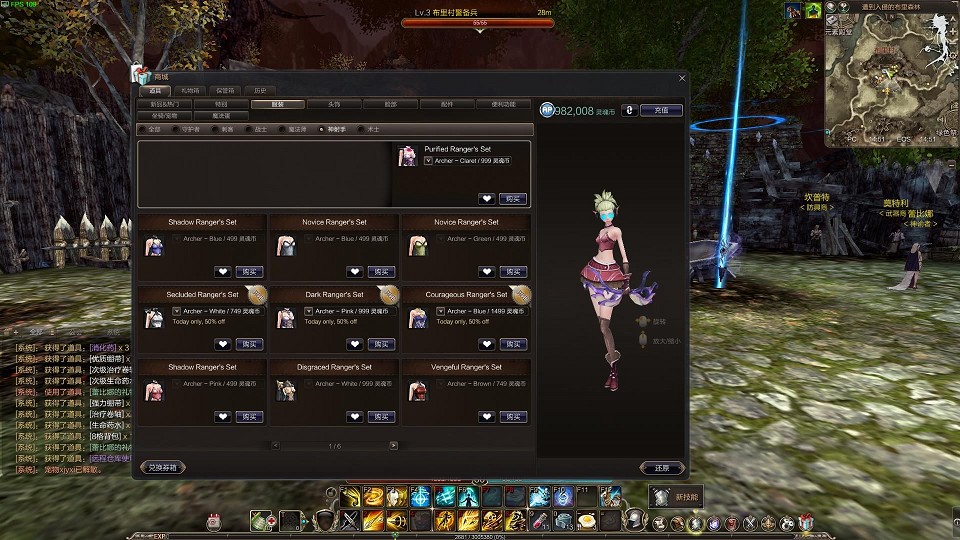Preview the Disgraced Ranger's Set thumbnail
The image size is (960, 540).
(x=284, y=390)
